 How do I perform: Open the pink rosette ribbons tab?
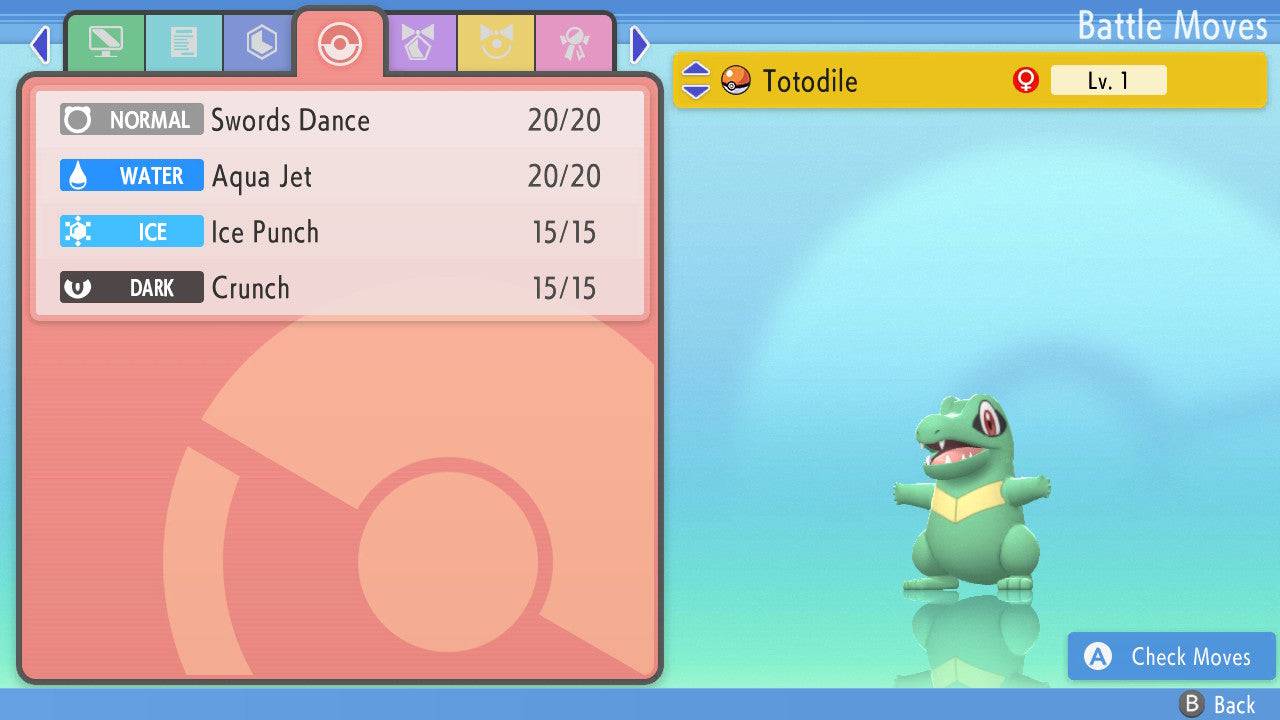[x=574, y=43]
